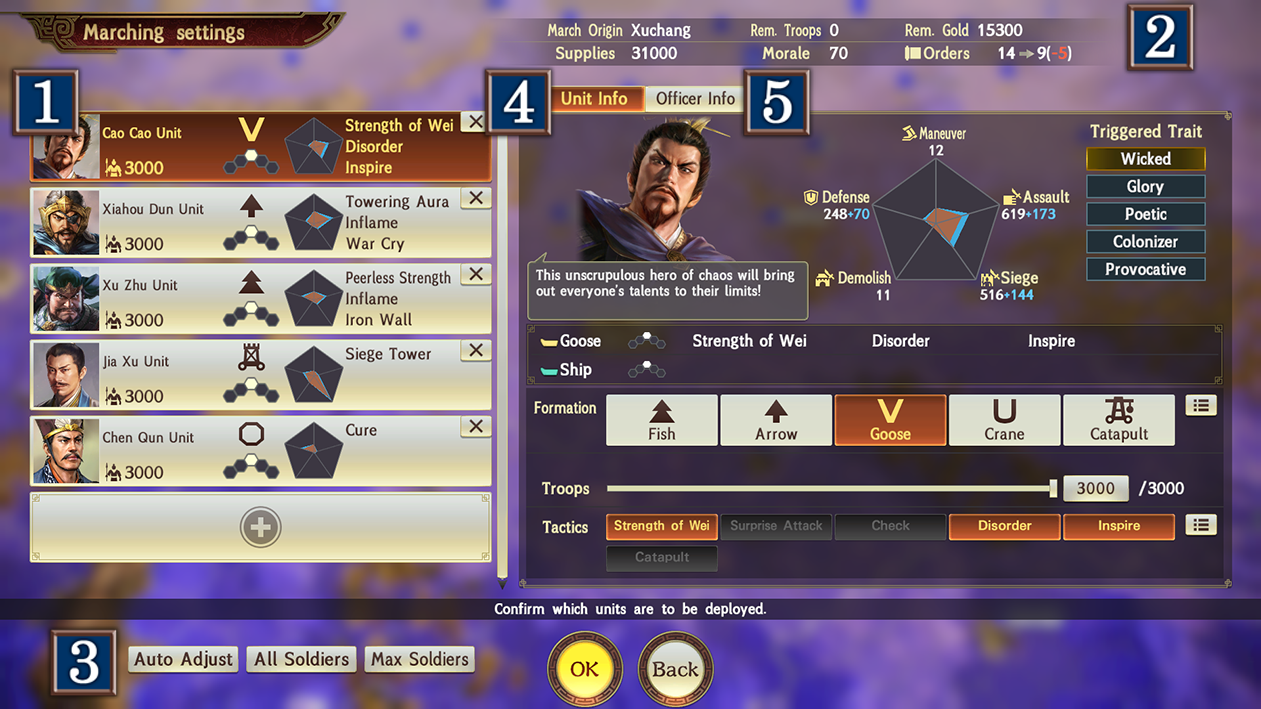The image size is (1261, 709).
Task: Switch to the Catapult formation
Action: 1118,420
